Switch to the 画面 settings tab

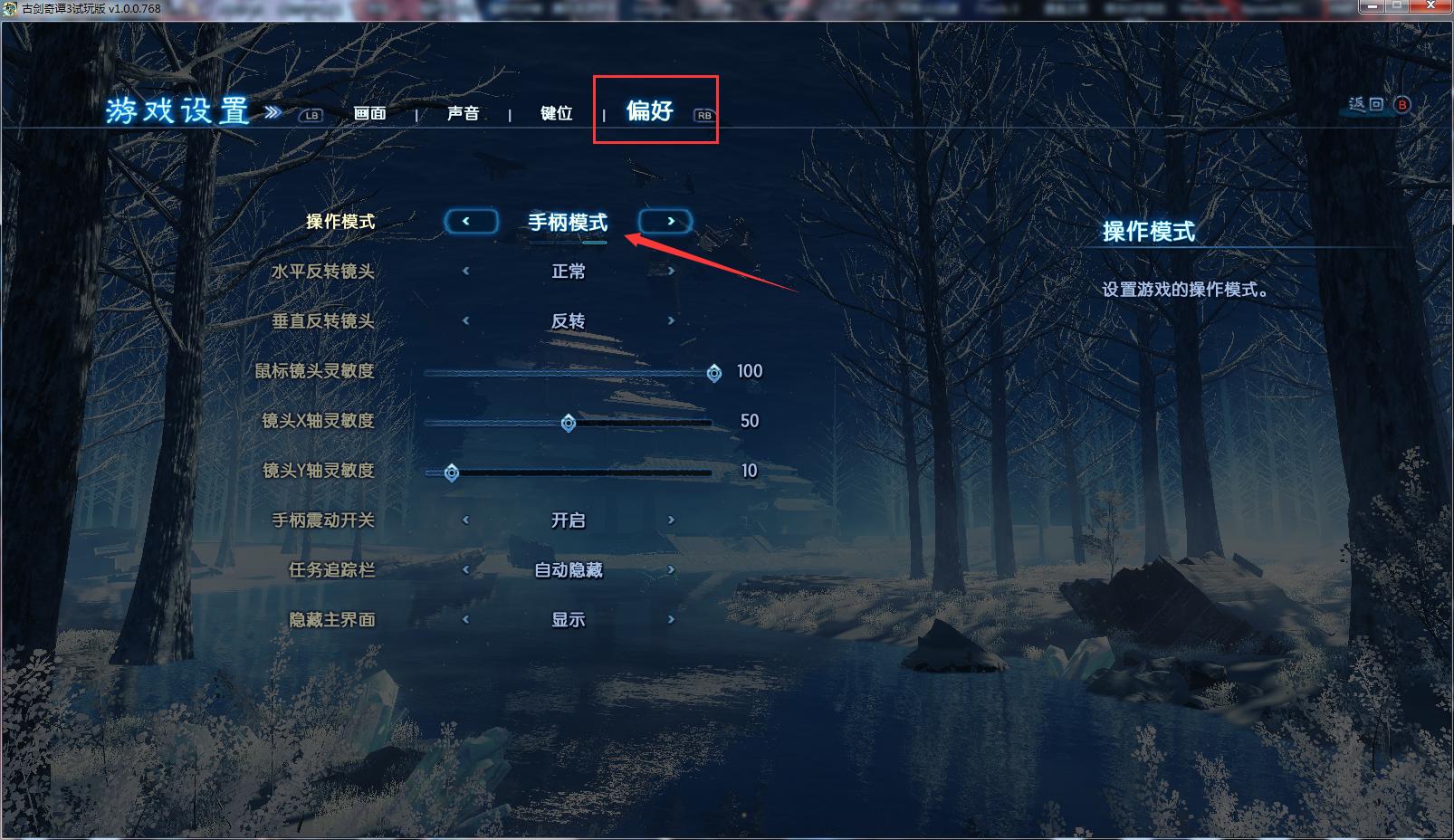[x=369, y=114]
